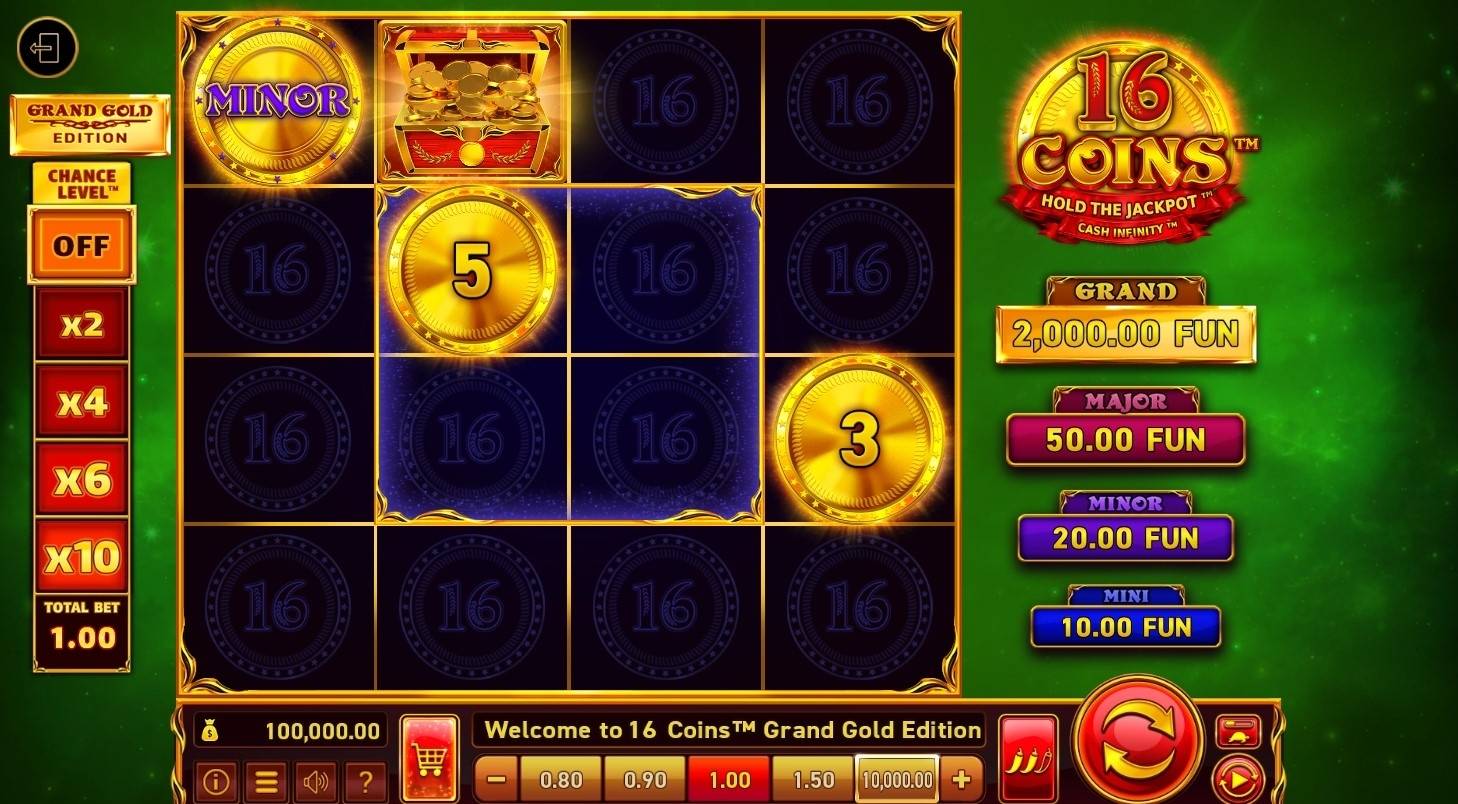
Task: Mute sound with the speaker icon
Action: click(x=316, y=782)
